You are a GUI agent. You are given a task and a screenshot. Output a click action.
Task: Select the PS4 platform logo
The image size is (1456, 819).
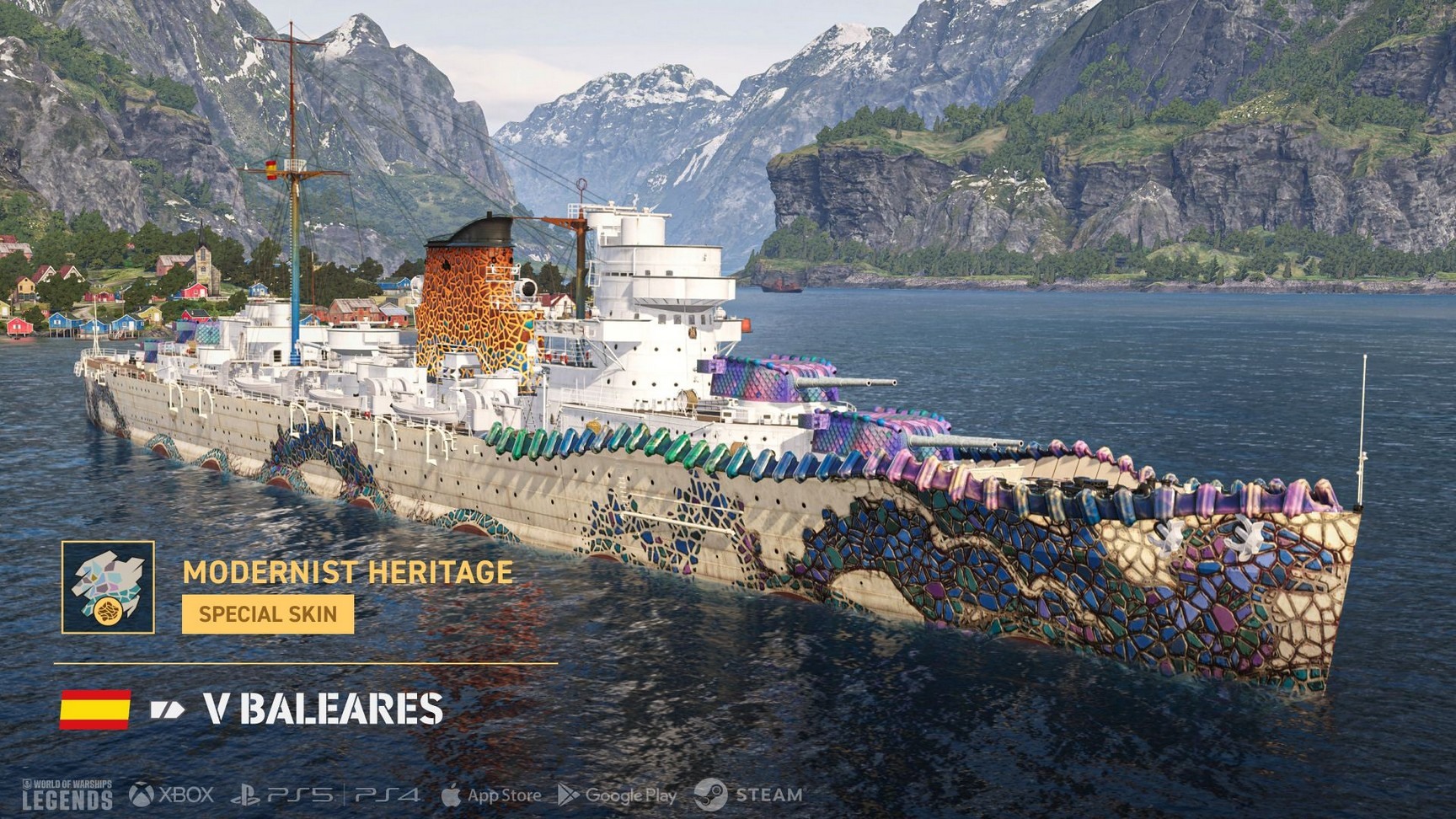(387, 795)
